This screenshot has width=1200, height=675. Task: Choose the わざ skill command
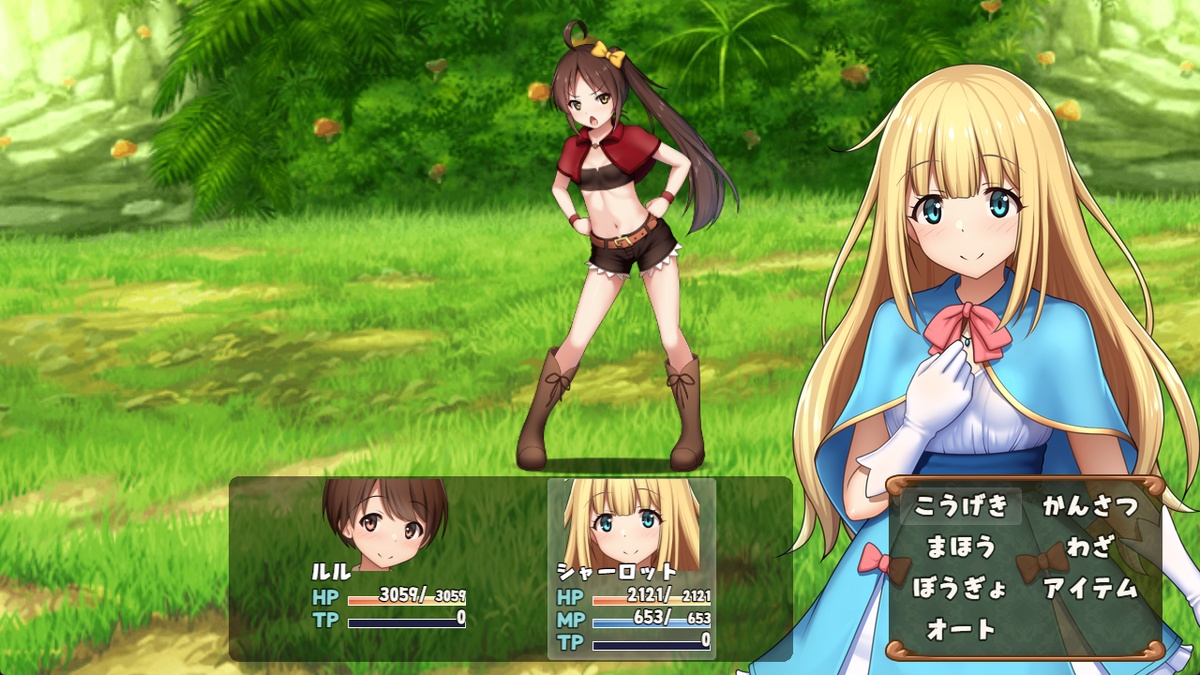1090,547
